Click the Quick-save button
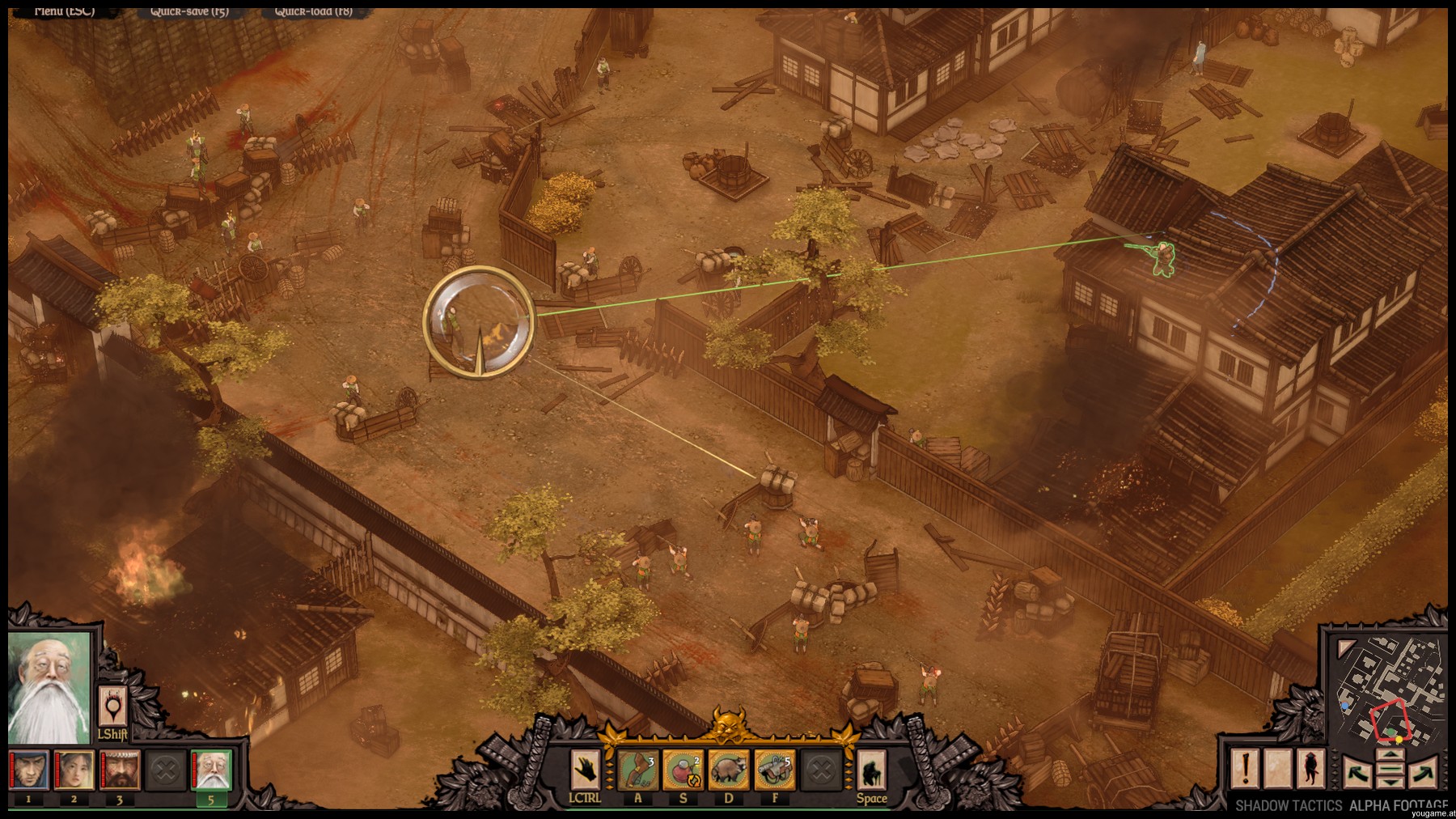Screen dimensions: 1456x819 (x=189, y=11)
